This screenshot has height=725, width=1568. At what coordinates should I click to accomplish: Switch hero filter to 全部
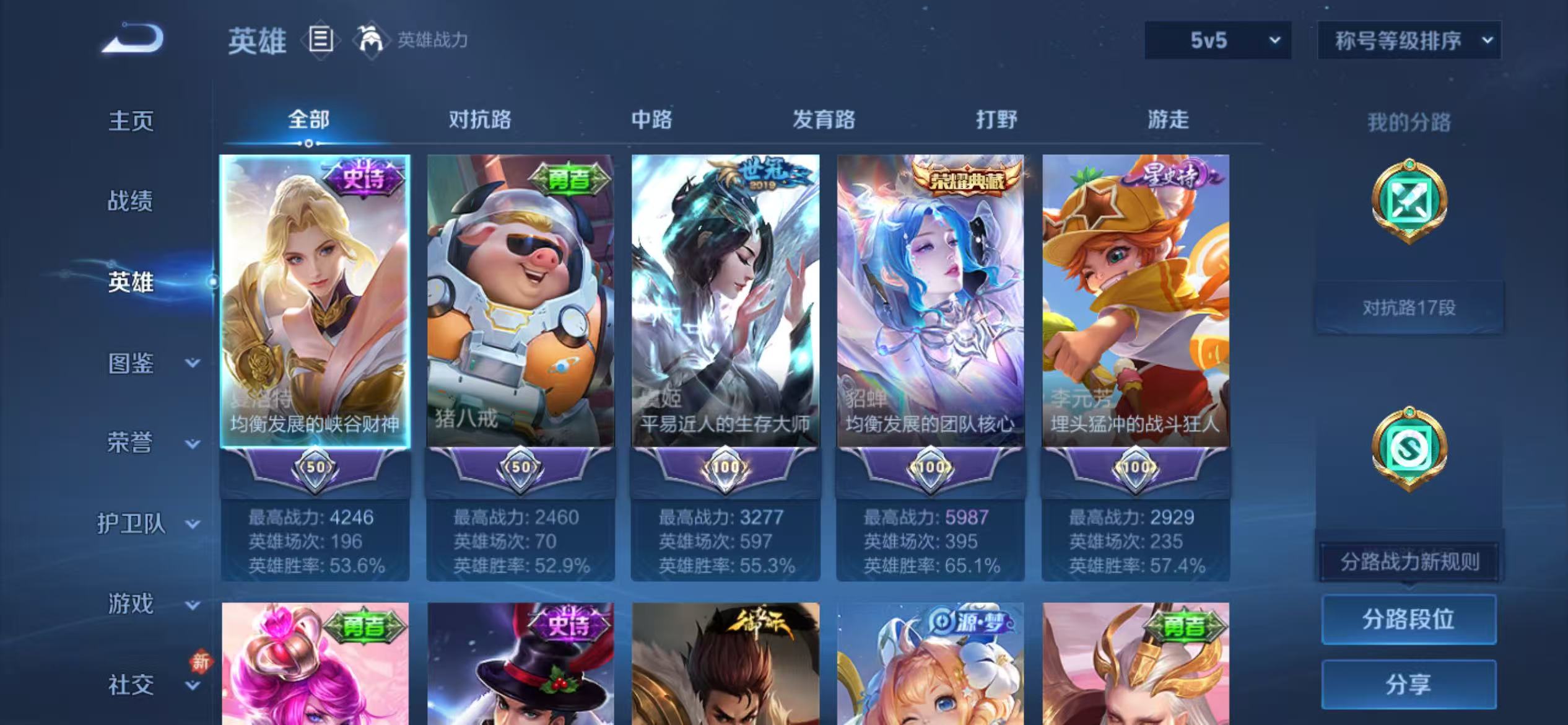click(x=308, y=119)
